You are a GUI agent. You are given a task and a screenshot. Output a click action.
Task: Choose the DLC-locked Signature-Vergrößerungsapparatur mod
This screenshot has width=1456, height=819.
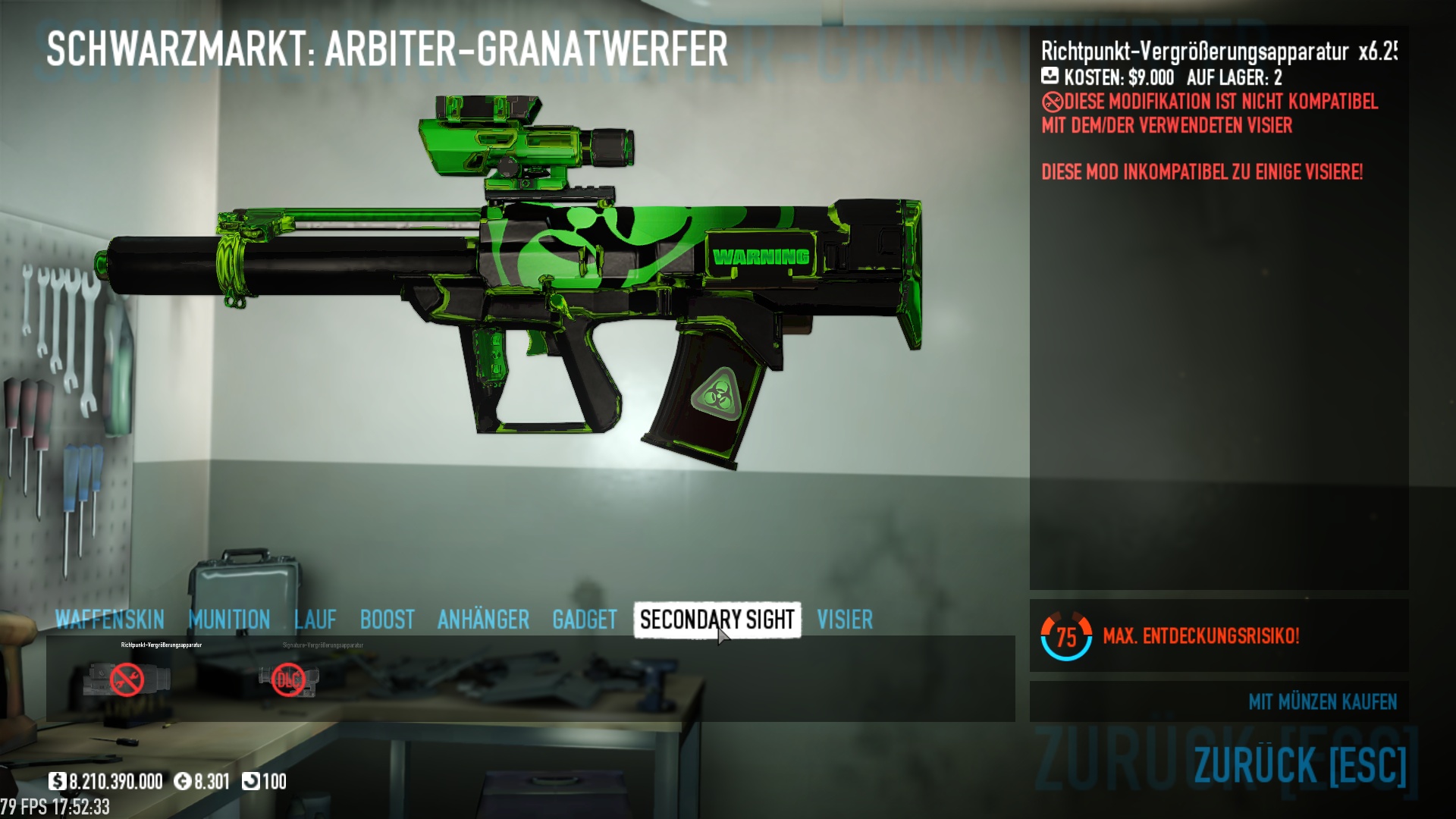[x=288, y=679]
